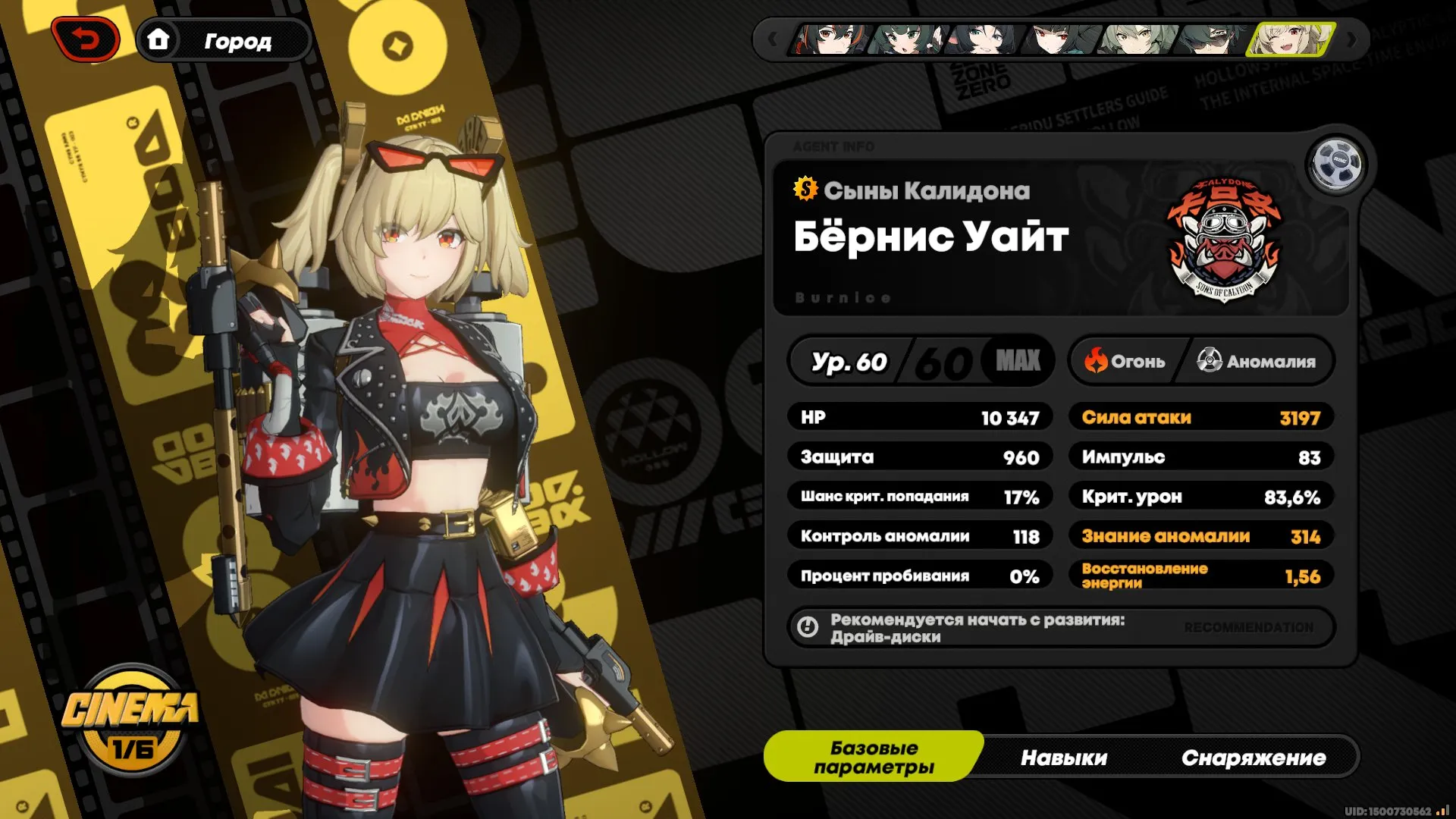Screen dimensions: 1456x819
Task: Open the Драйв-диски recommendation entry
Action: [885, 638]
